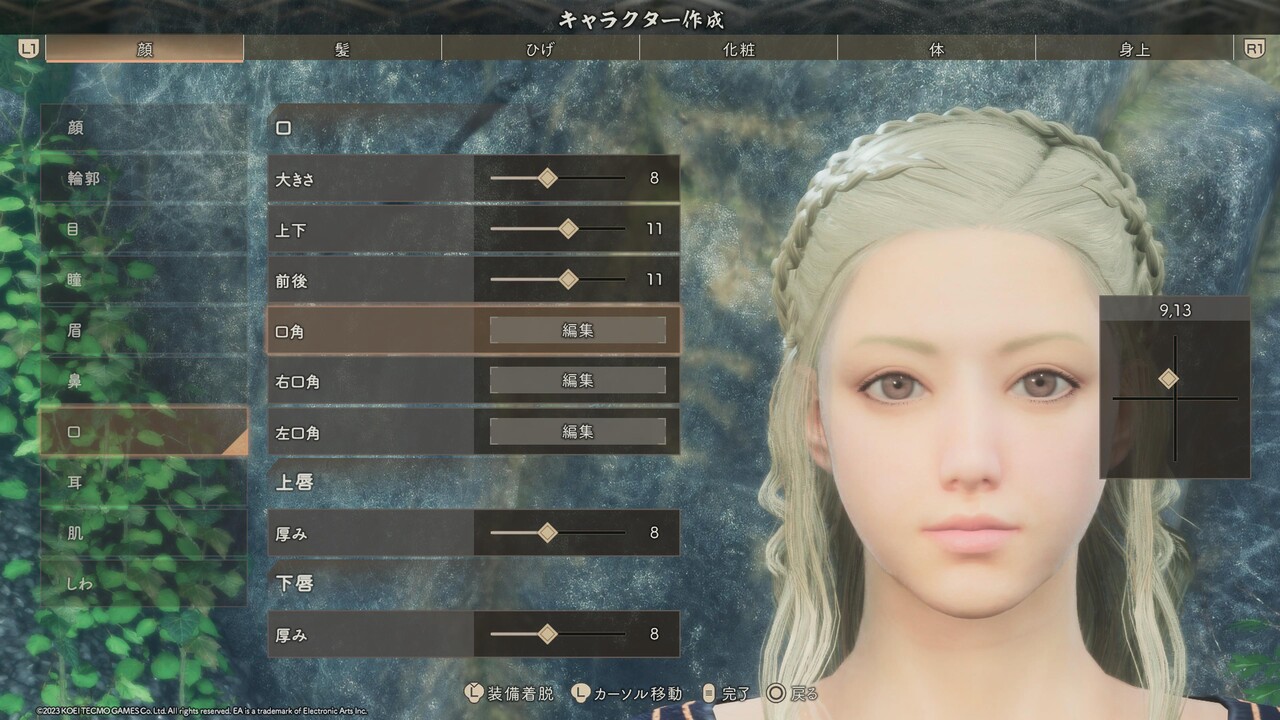Viewport: 1280px width, 720px height.
Task: Edit the 左口角 (left mouth corner)
Action: 577,432
